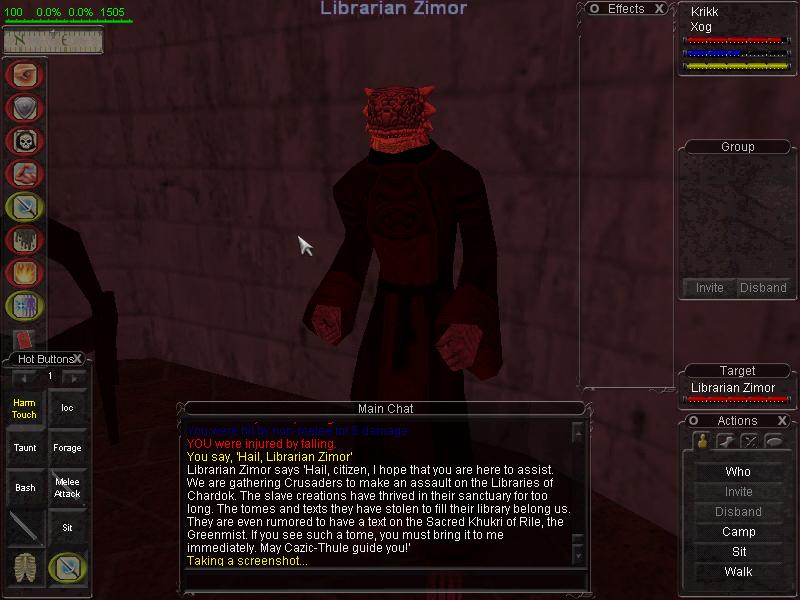Select the rib cage hot button slot
Viewport: 800px width, 600px height.
coord(24,568)
